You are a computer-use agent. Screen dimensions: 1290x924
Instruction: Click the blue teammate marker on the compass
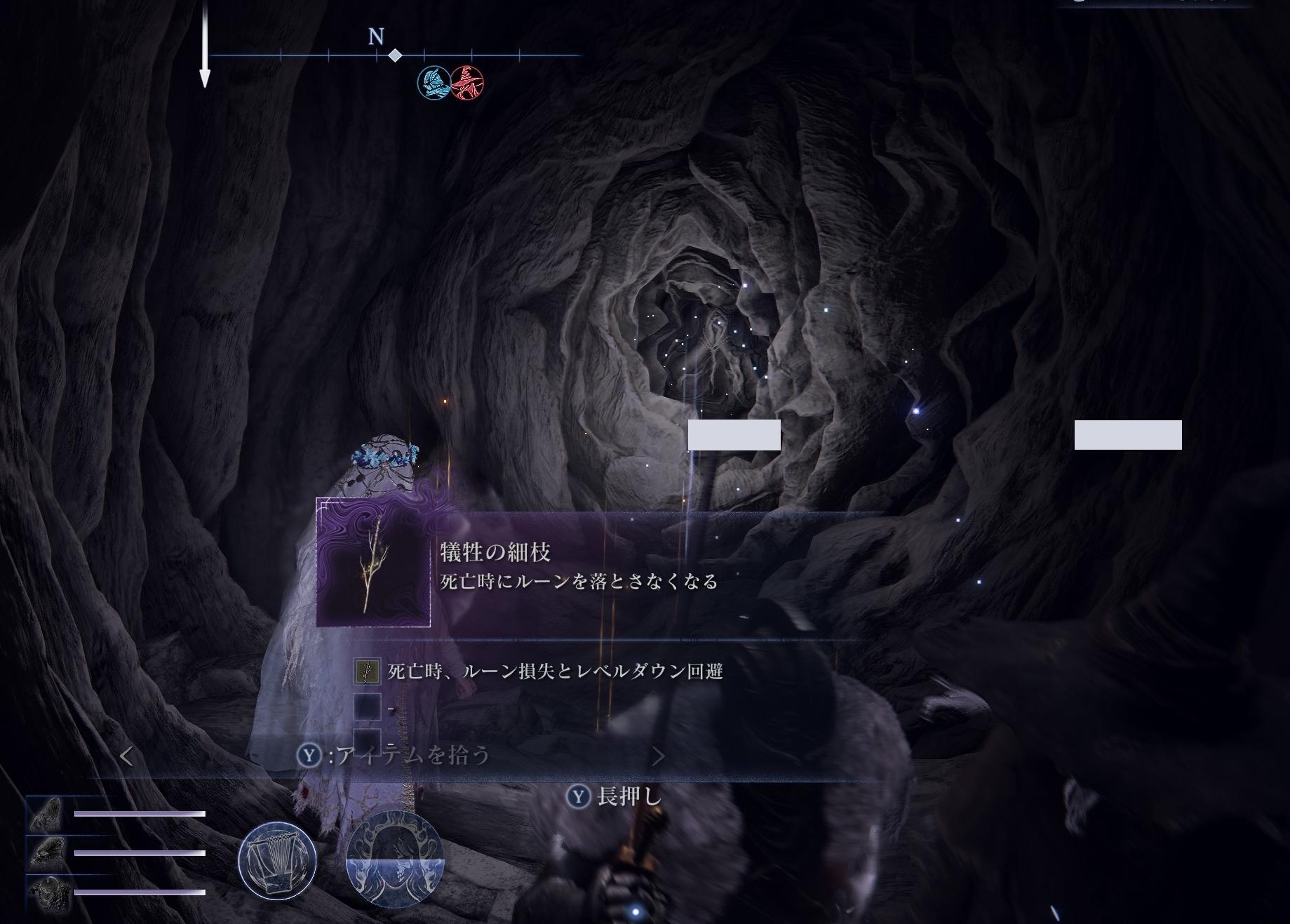click(x=434, y=83)
